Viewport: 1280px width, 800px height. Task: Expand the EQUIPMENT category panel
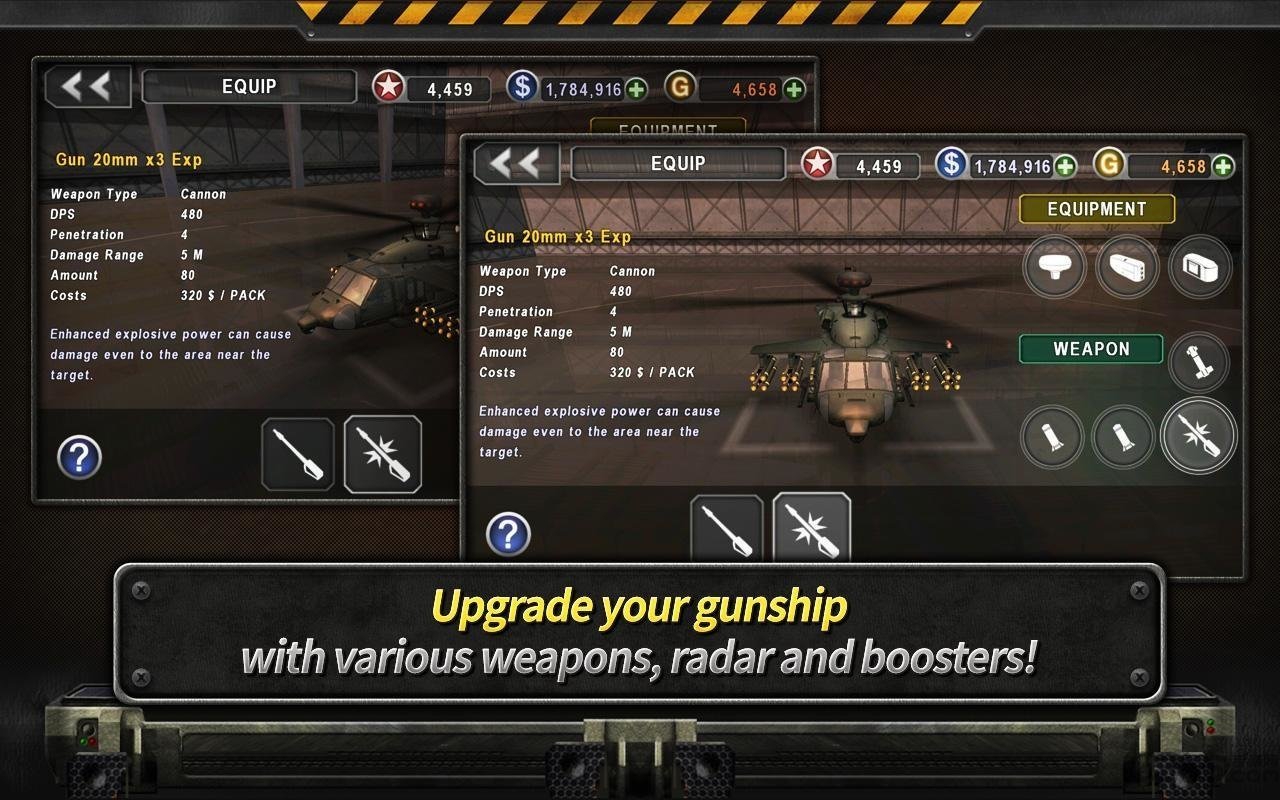(x=1095, y=209)
